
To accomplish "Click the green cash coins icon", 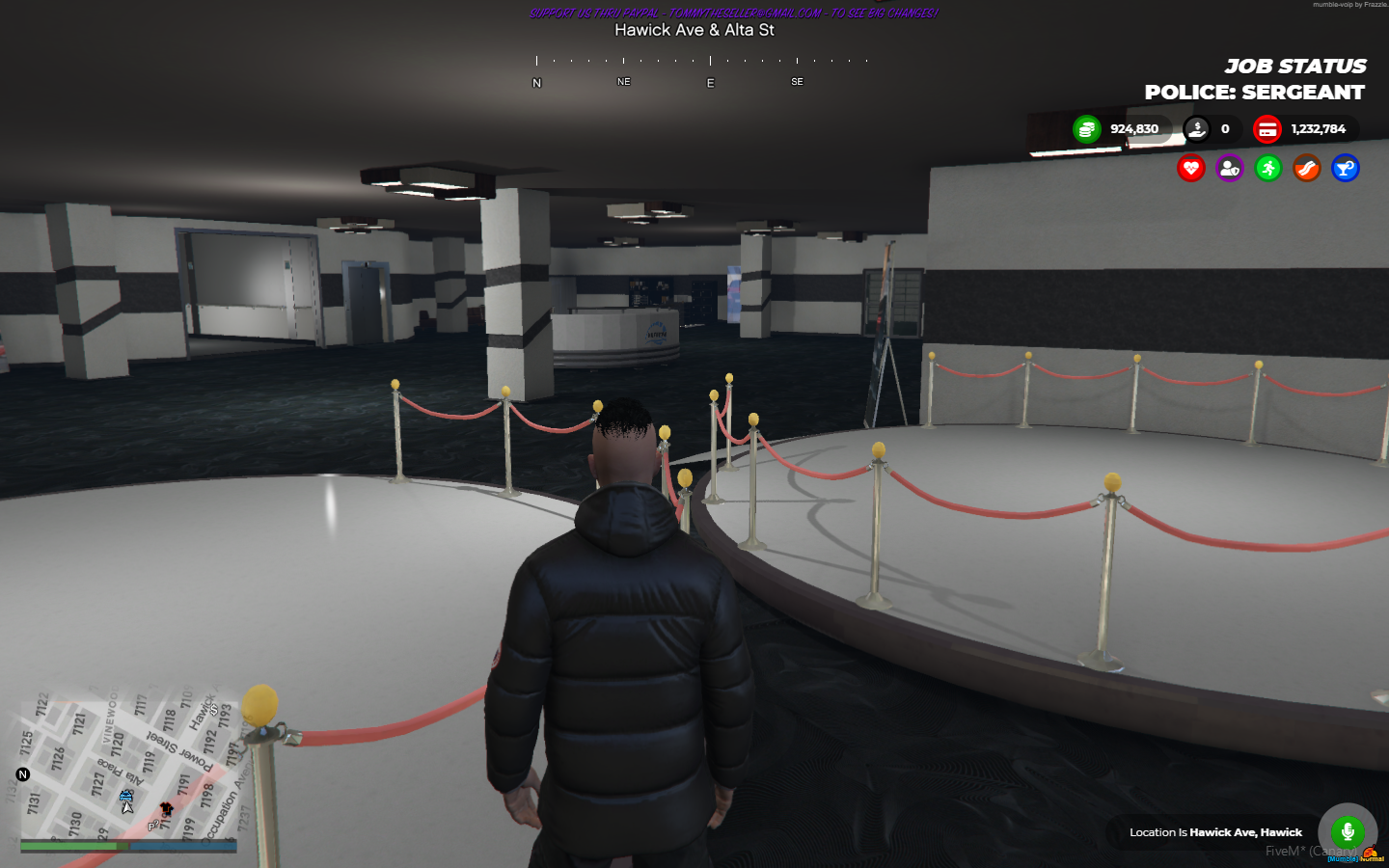I will (1088, 128).
